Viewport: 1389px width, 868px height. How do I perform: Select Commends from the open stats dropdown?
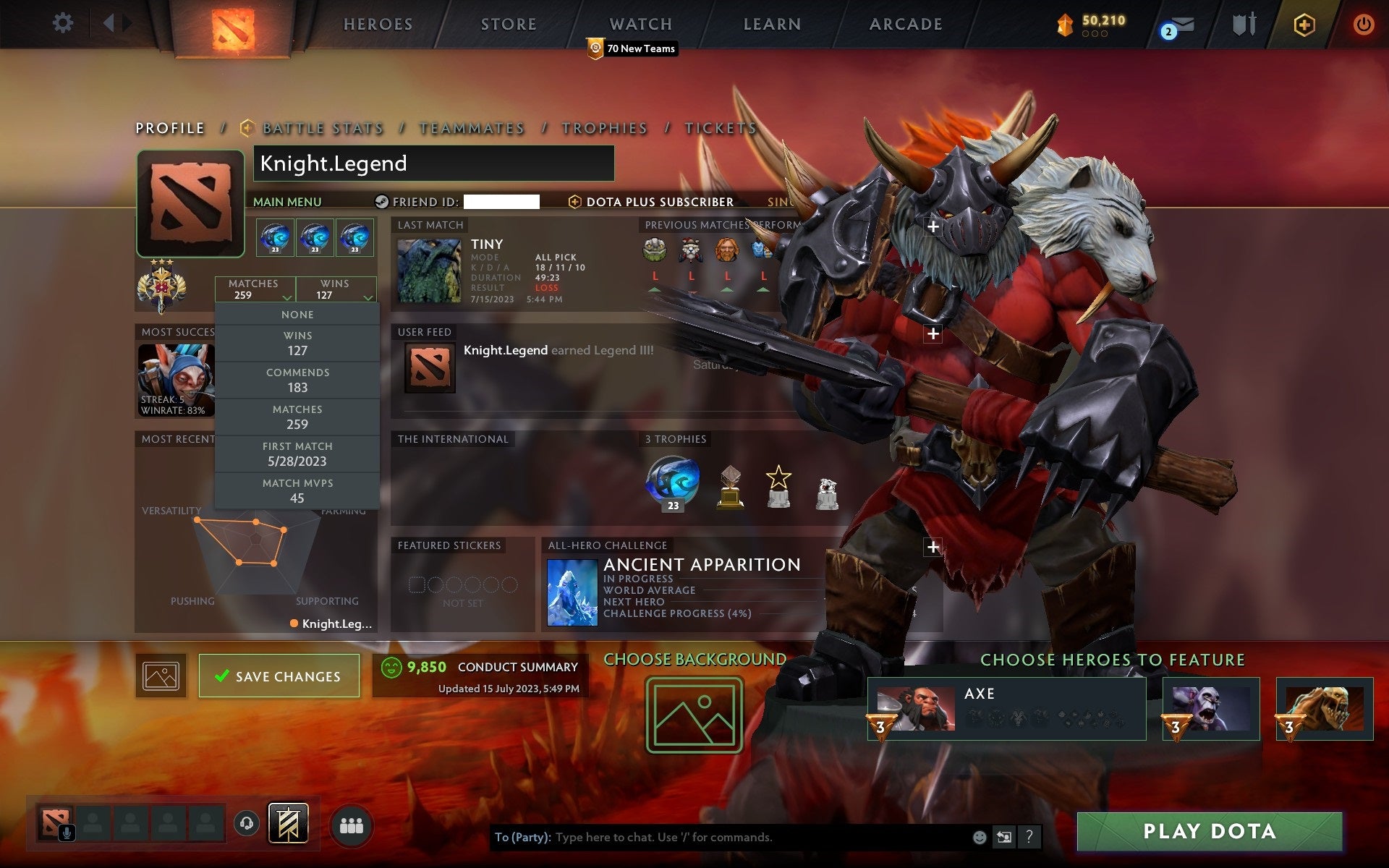297,380
